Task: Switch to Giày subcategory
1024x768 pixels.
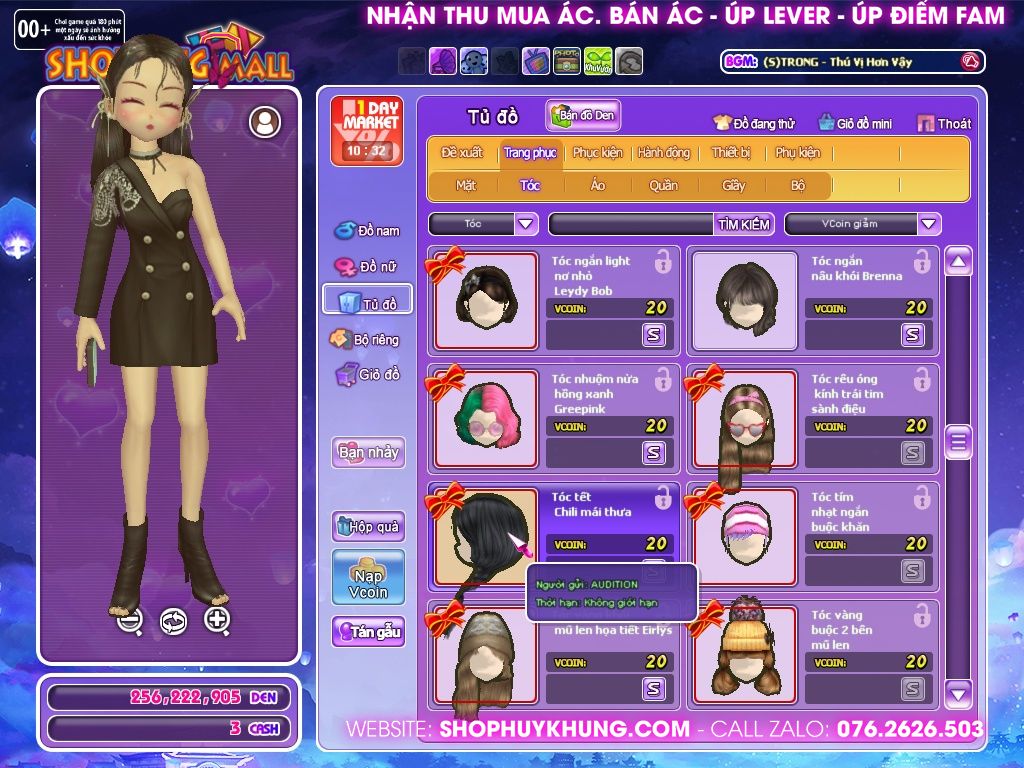Action: 734,185
